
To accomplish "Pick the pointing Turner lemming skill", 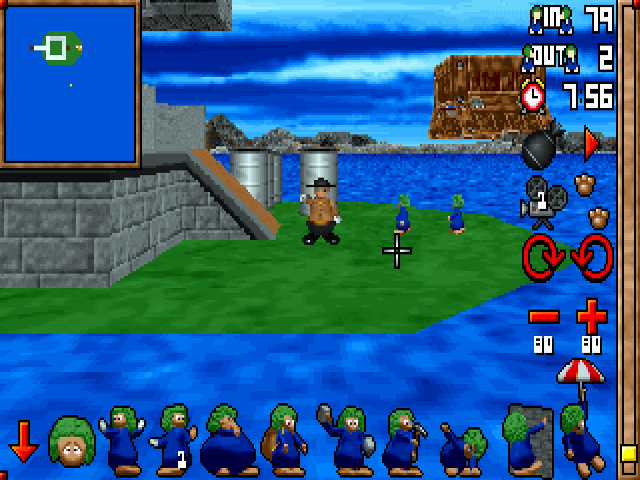I will click(175, 439).
